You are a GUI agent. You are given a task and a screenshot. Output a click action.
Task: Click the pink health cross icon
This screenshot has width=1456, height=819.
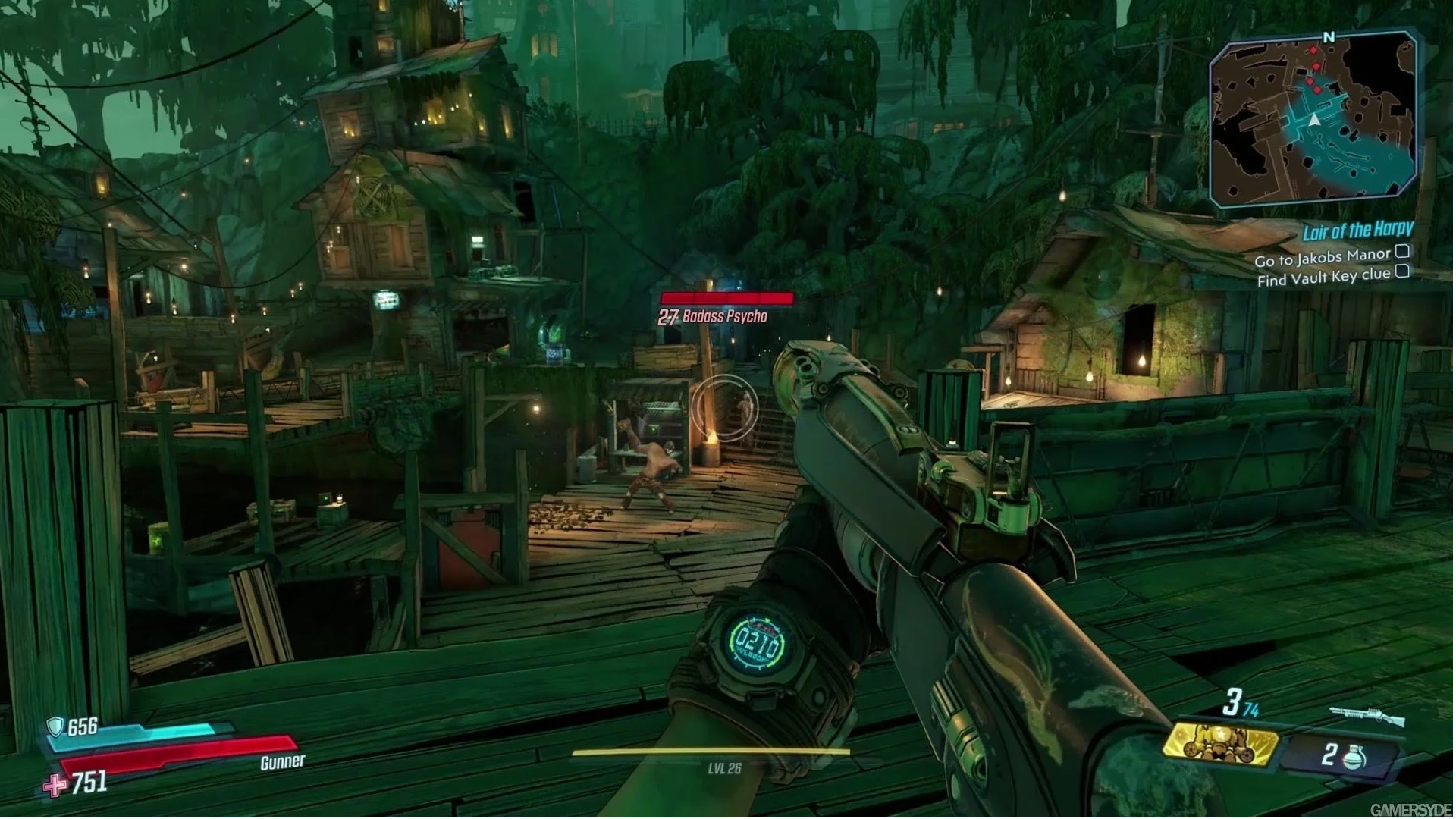pyautogui.click(x=55, y=786)
